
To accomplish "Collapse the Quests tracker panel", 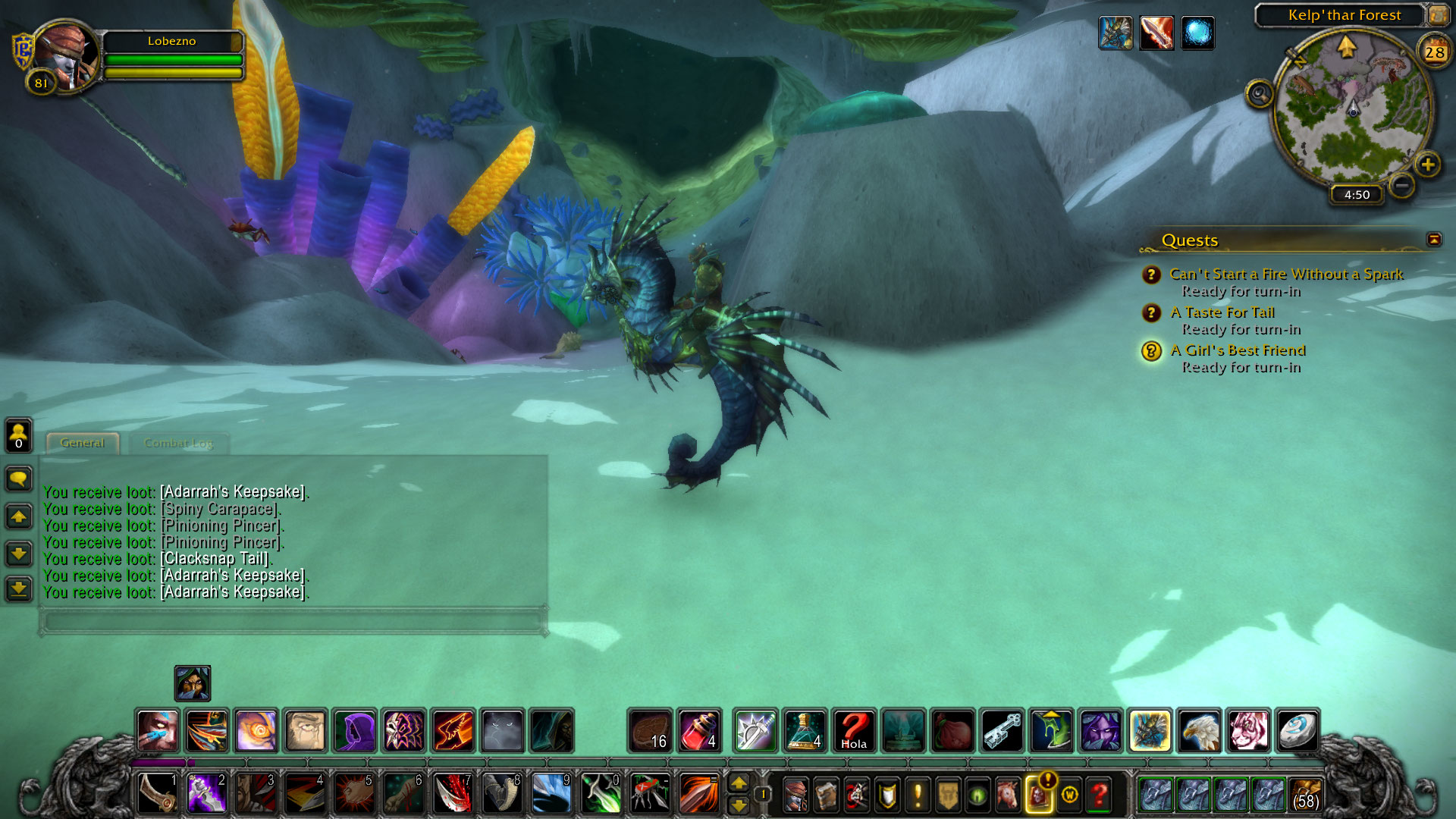I will point(1434,240).
